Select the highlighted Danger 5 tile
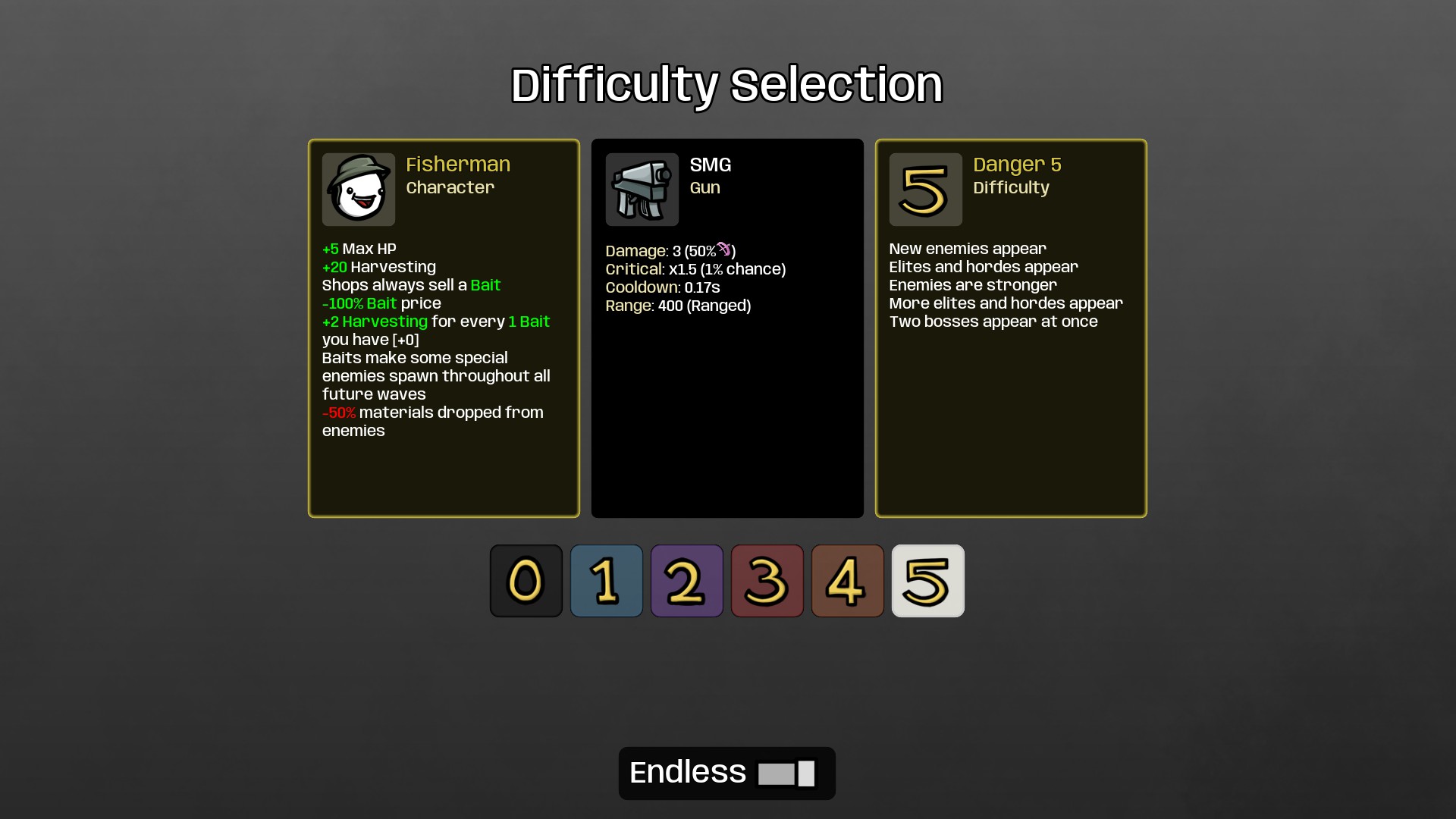Screen dimensions: 1456x819 [x=927, y=581]
